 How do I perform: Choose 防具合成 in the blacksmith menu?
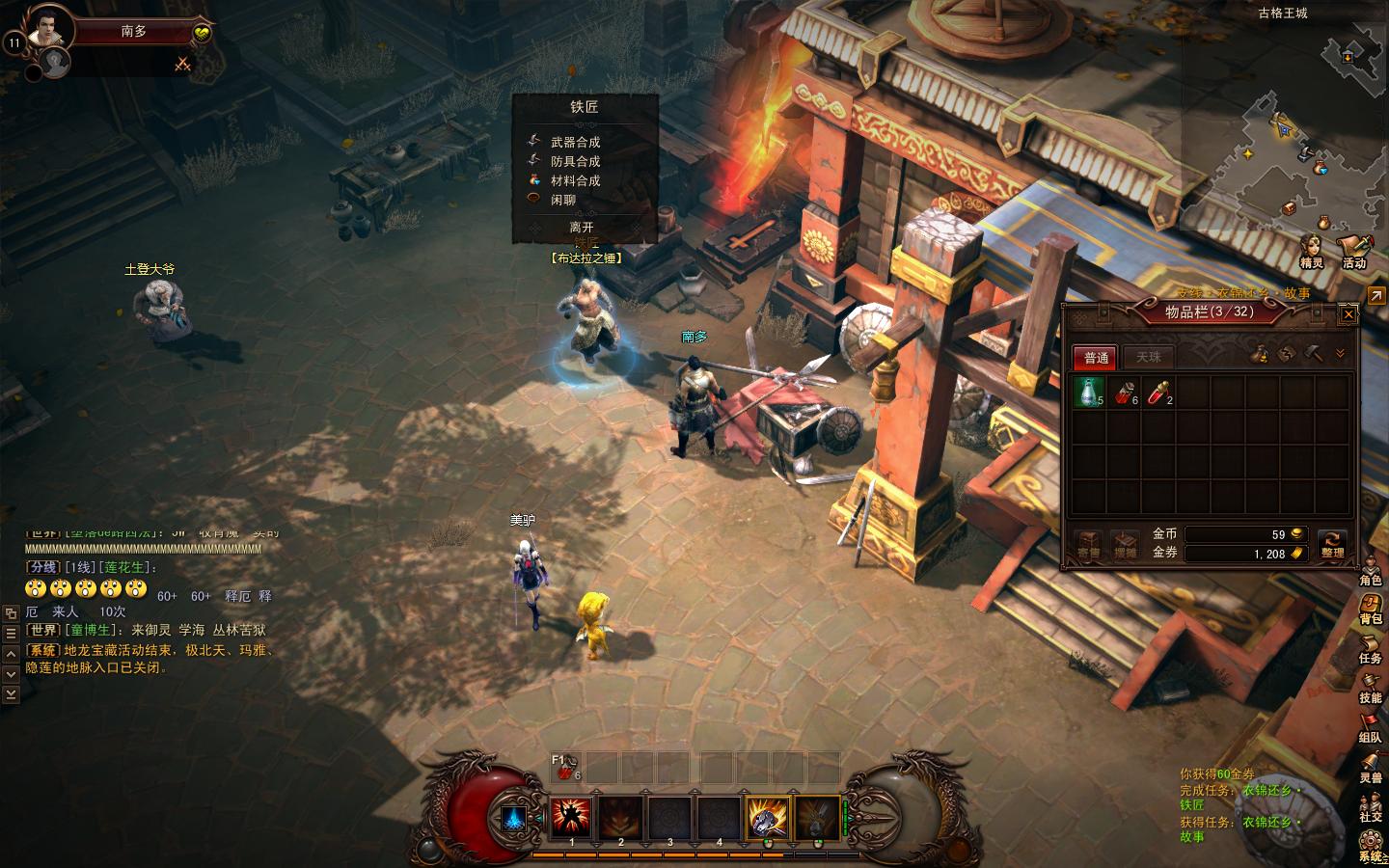pos(575,161)
